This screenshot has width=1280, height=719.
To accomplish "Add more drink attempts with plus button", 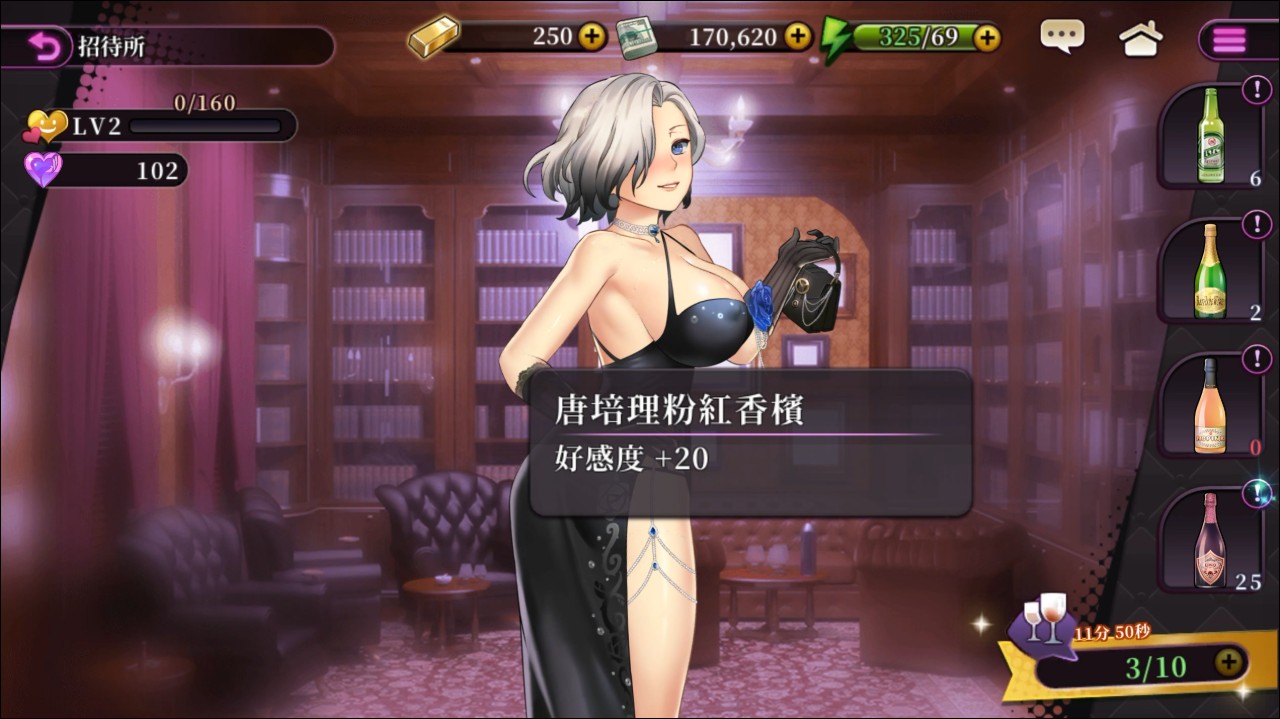I will (x=1228, y=662).
